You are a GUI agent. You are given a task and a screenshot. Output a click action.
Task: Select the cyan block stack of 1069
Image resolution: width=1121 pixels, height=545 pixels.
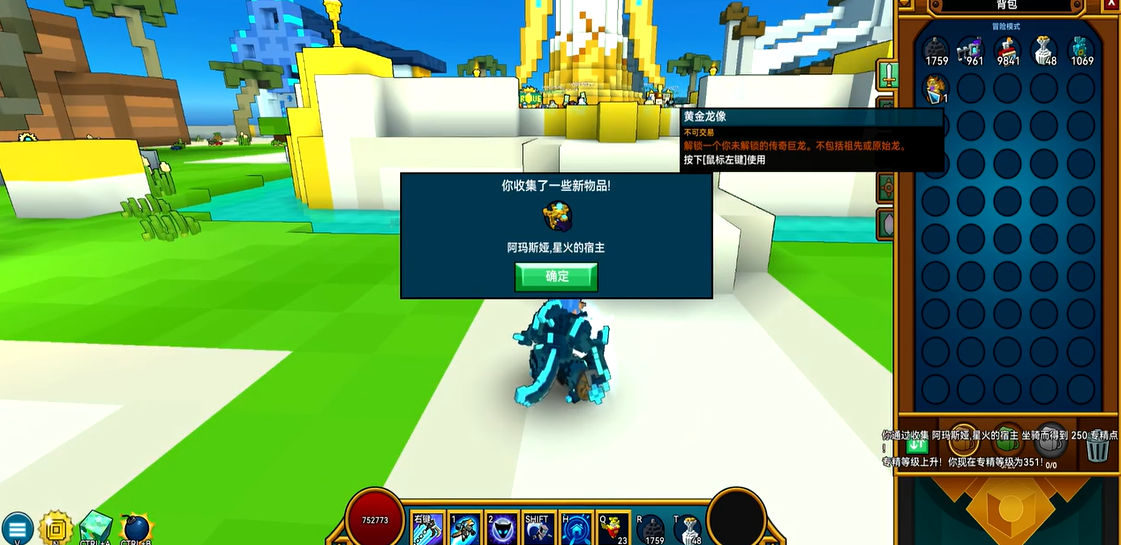1081,48
